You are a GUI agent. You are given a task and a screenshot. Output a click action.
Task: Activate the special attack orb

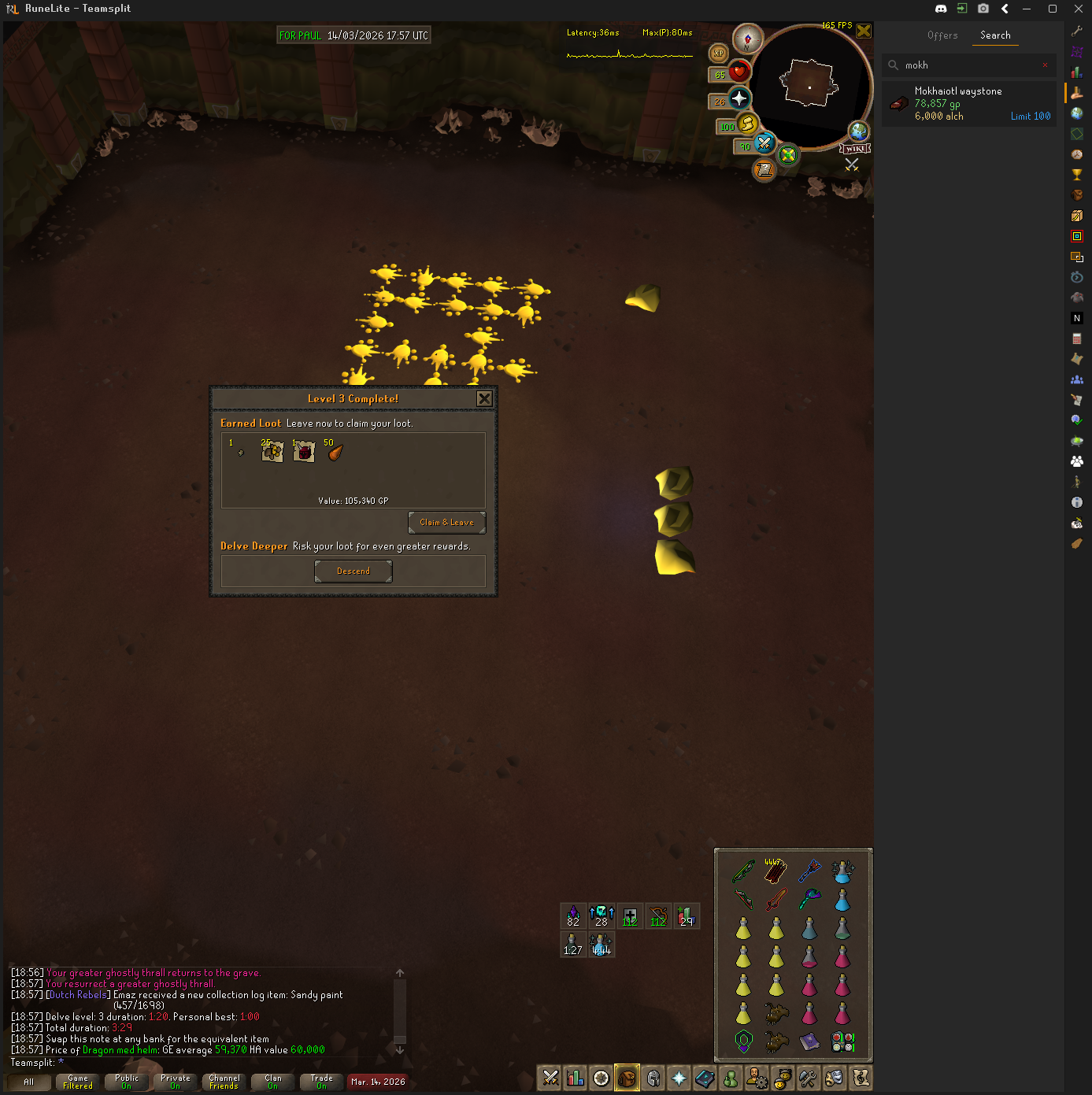[x=764, y=143]
